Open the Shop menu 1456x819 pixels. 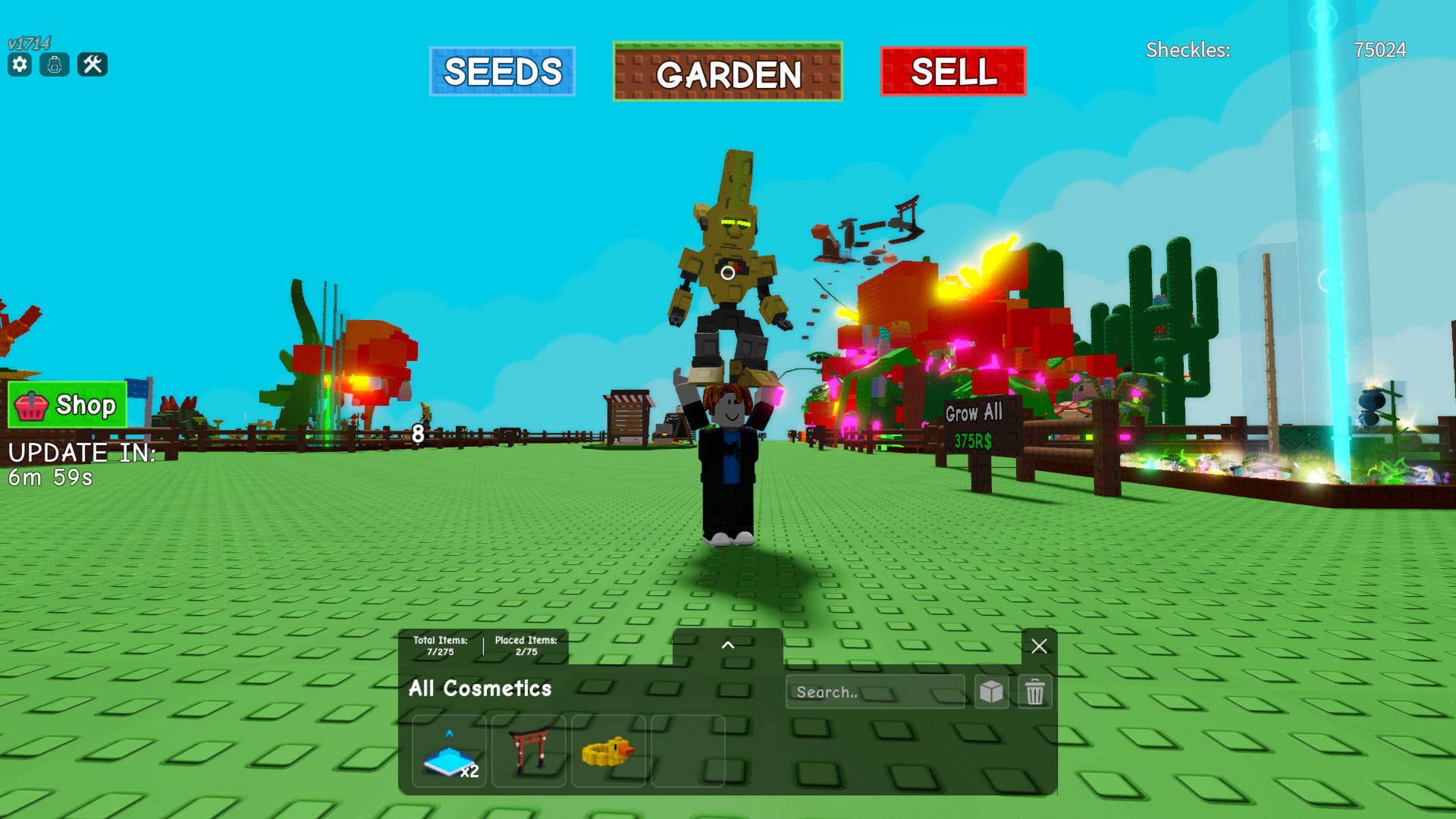pos(67,405)
